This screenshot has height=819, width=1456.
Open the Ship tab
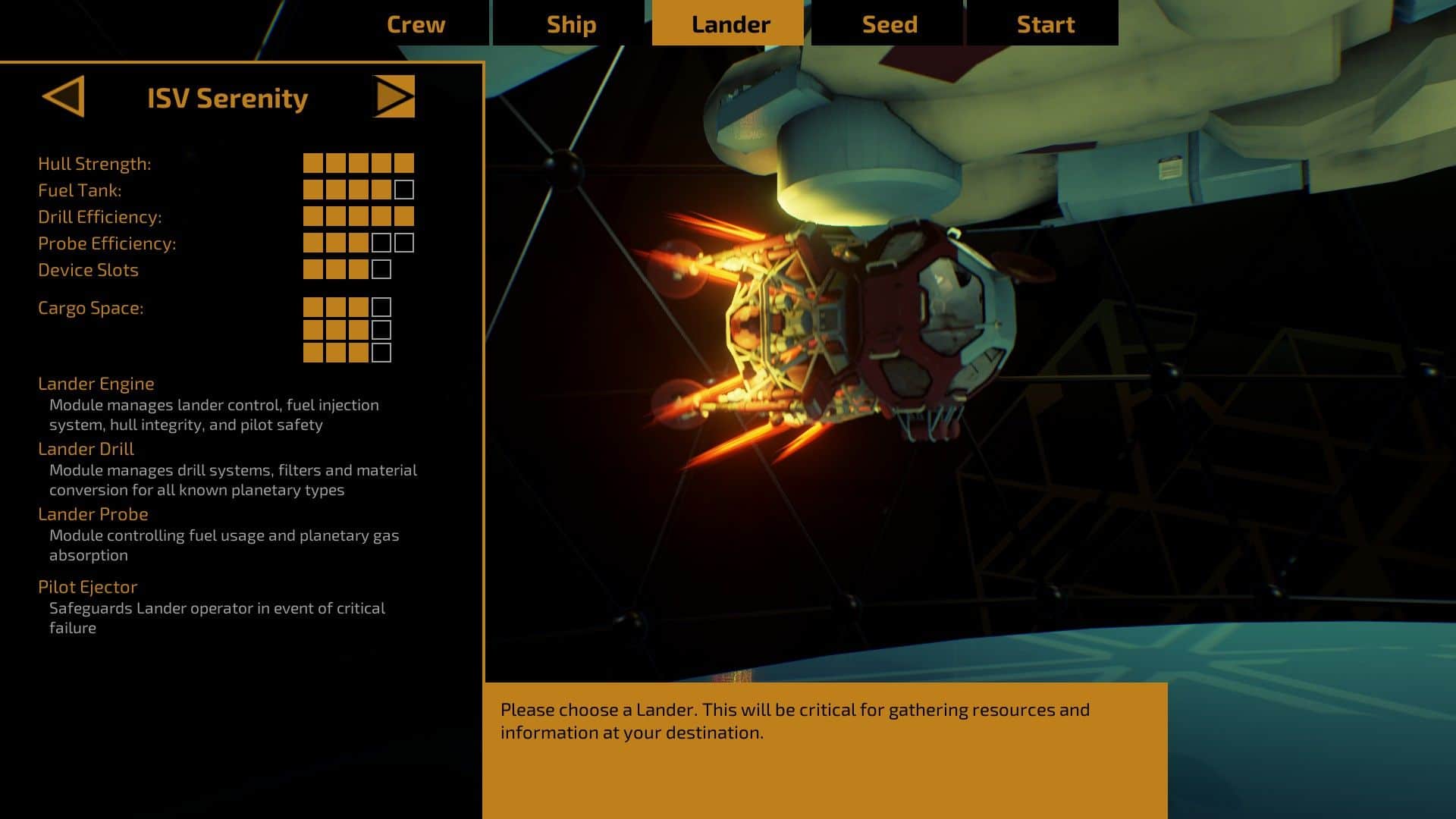tap(571, 24)
